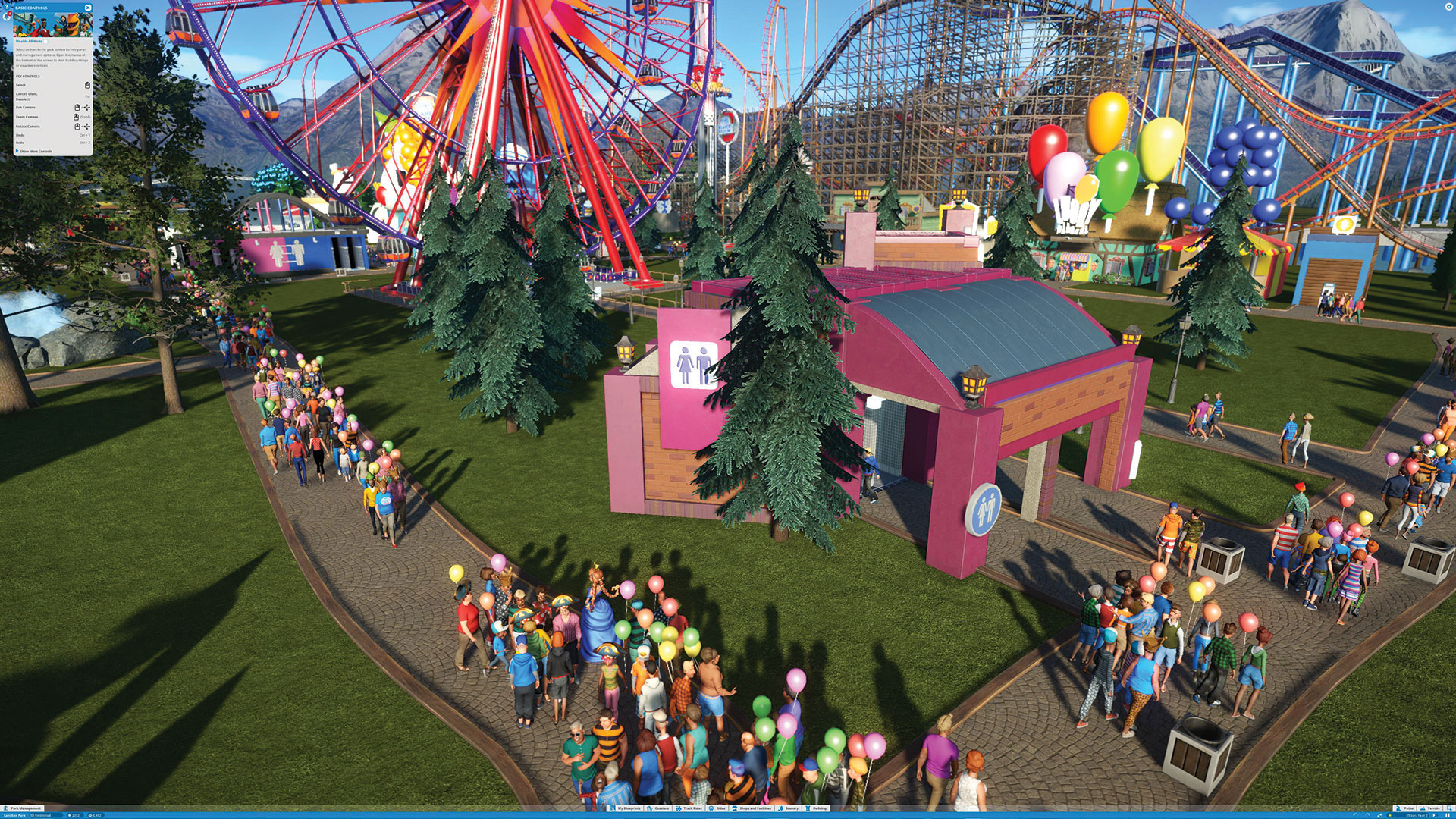Select the Coasters build menu
Screen dimensions: 1456x819
click(657, 808)
